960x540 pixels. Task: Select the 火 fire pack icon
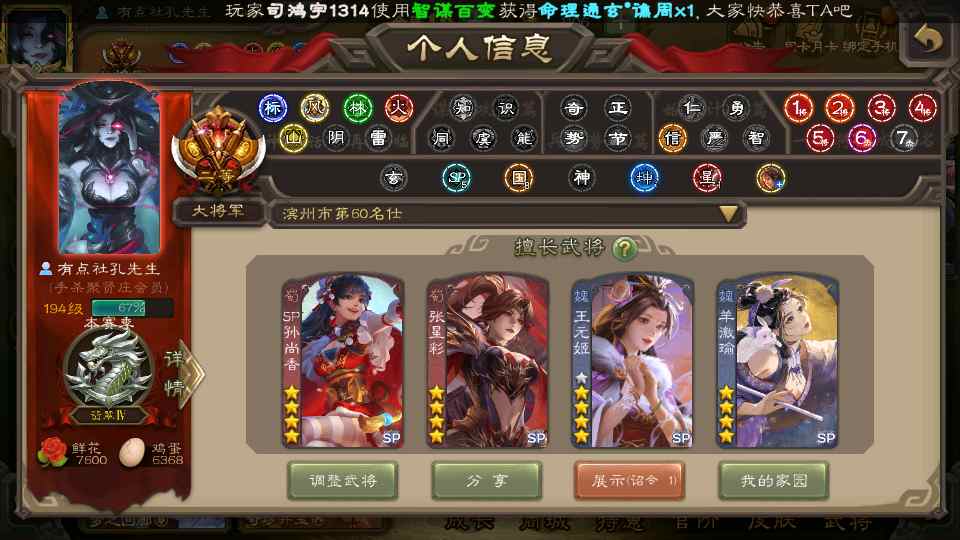click(x=399, y=107)
